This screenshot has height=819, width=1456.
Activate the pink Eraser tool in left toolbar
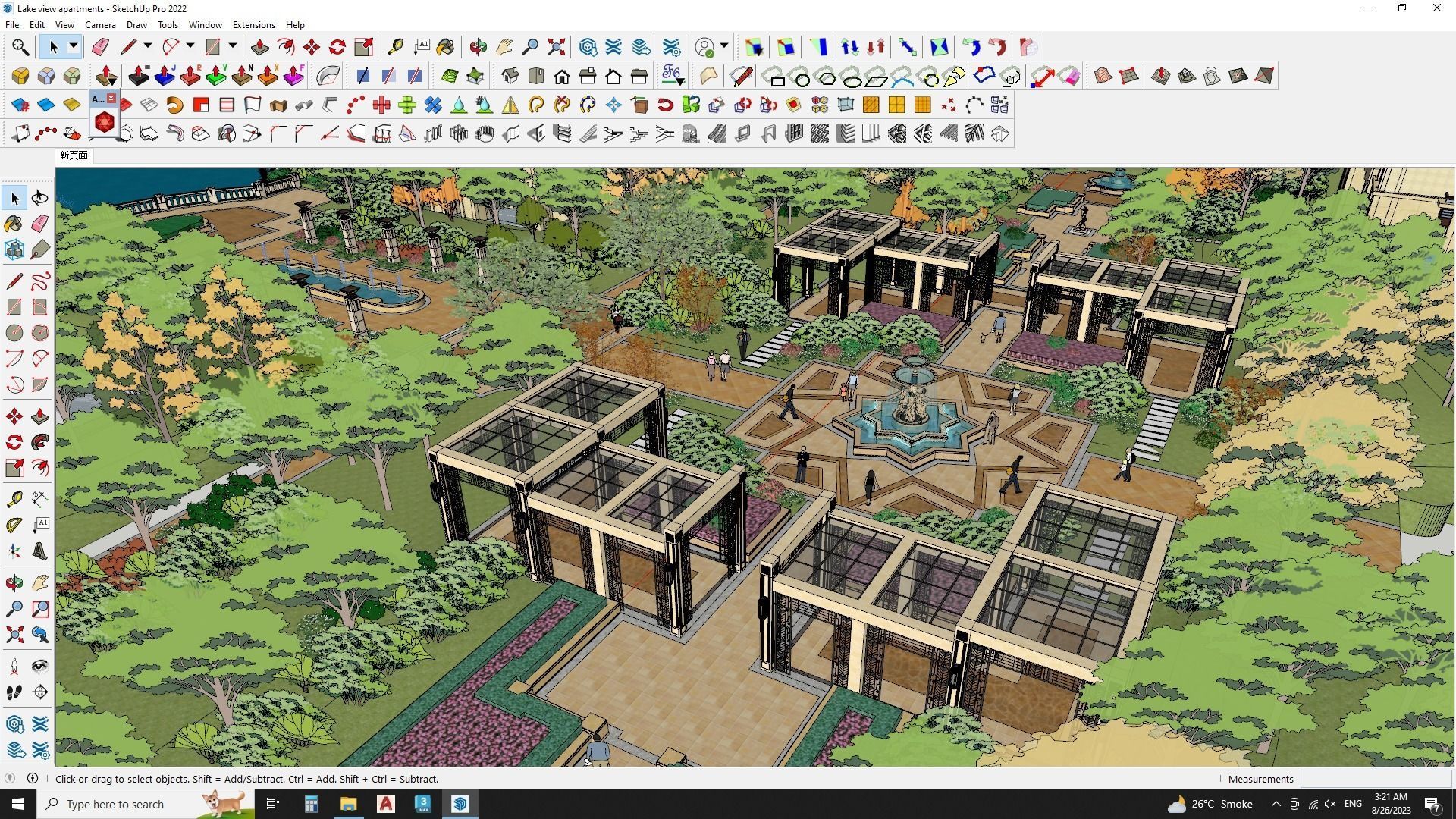[x=40, y=223]
